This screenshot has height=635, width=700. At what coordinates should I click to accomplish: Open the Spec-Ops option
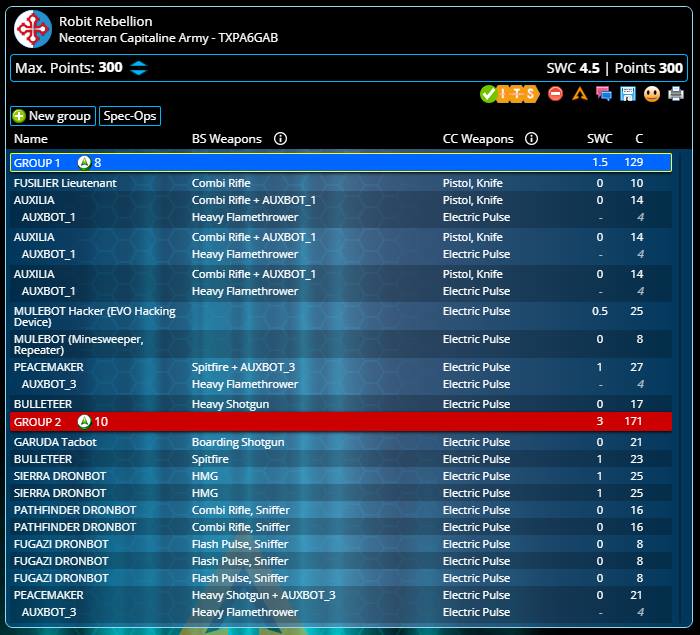point(130,116)
